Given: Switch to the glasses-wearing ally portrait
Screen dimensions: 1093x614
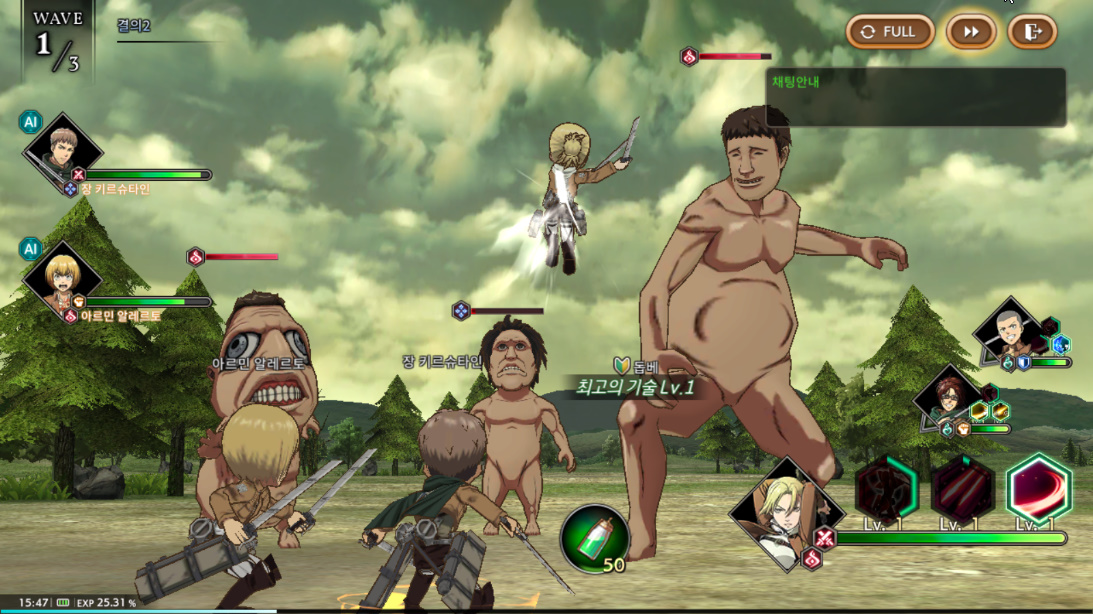Looking at the screenshot, I should (945, 395).
